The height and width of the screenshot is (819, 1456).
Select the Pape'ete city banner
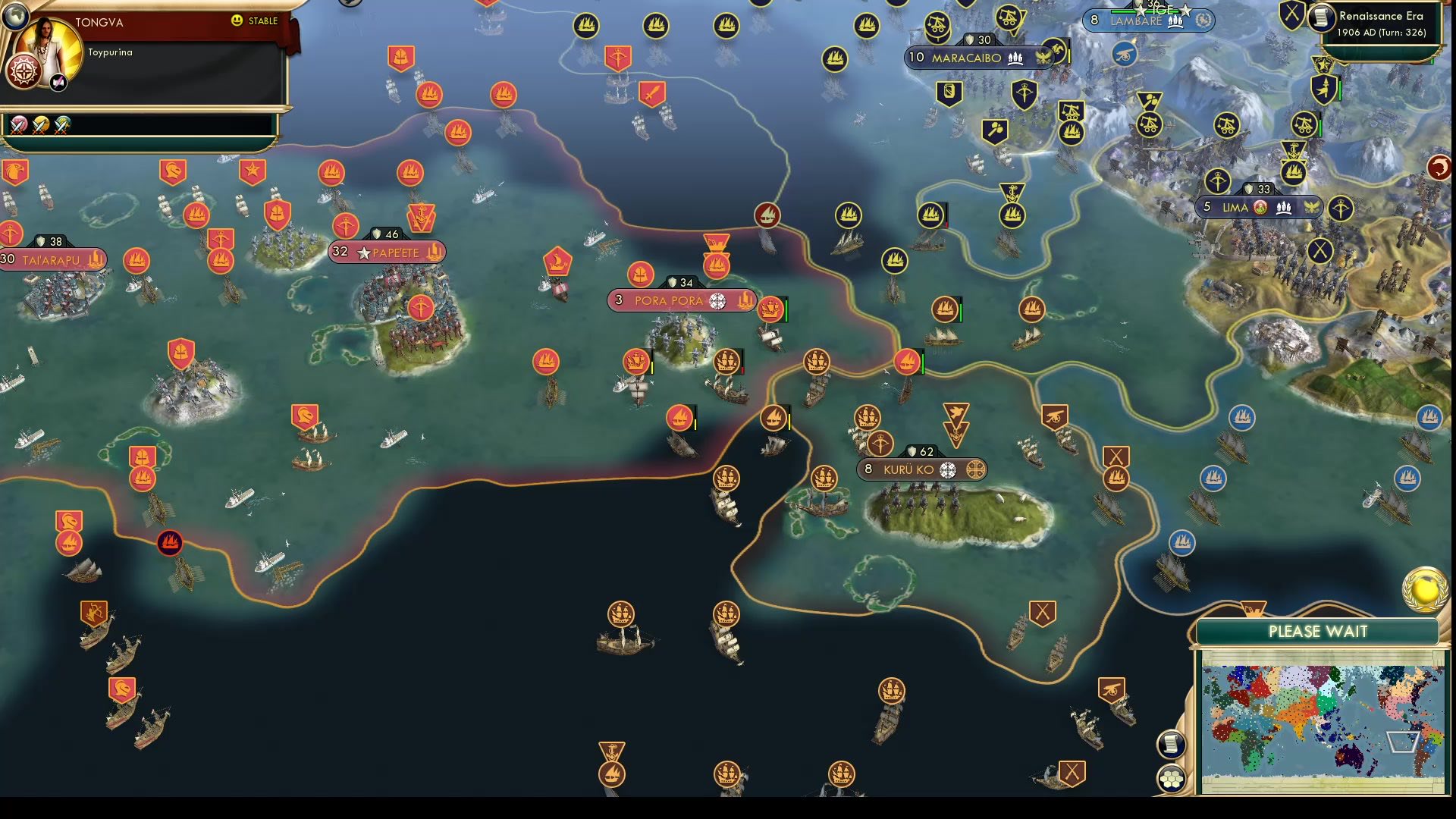tap(387, 253)
